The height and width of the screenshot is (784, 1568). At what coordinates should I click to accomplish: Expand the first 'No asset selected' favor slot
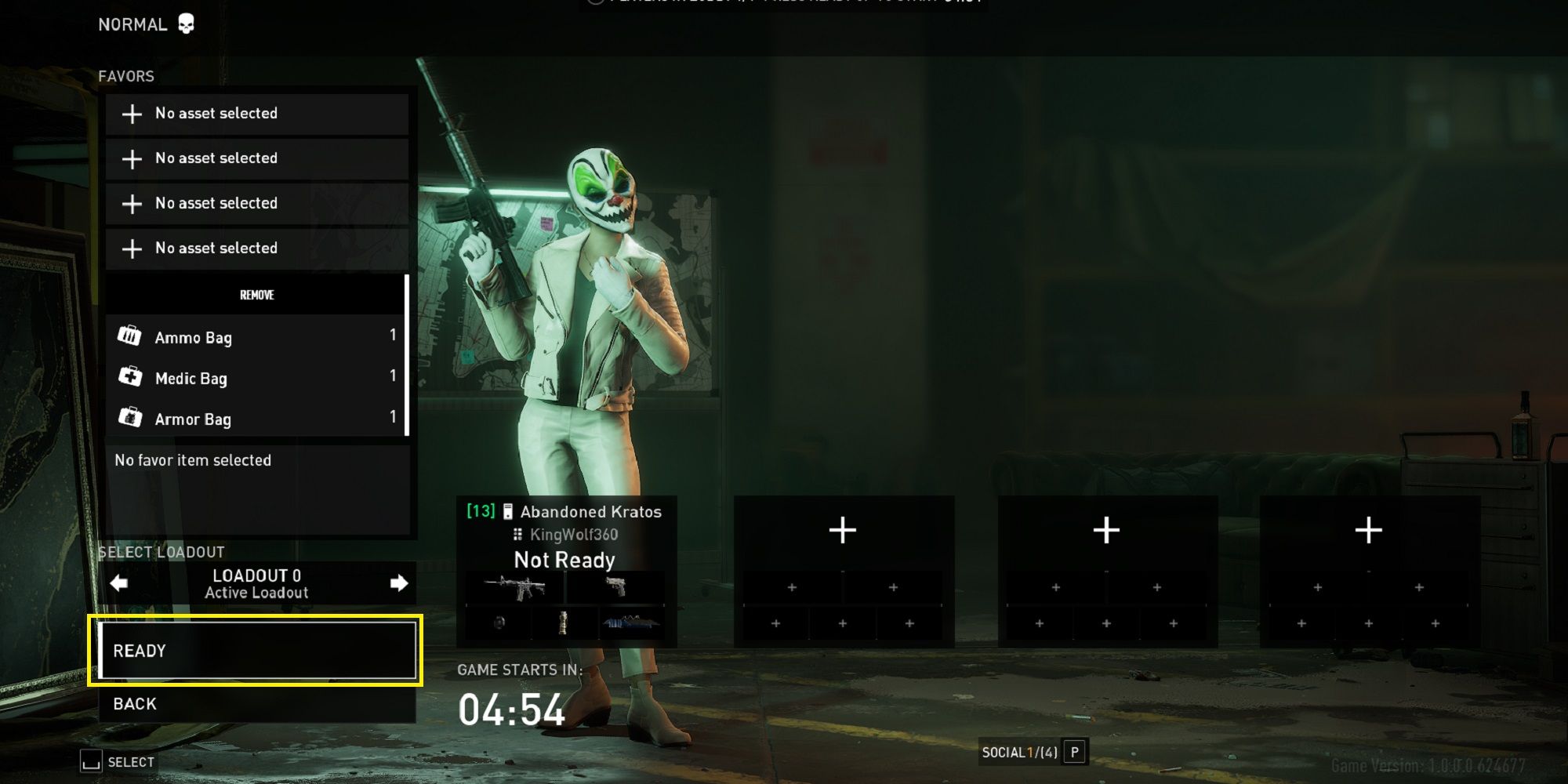pyautogui.click(x=256, y=114)
